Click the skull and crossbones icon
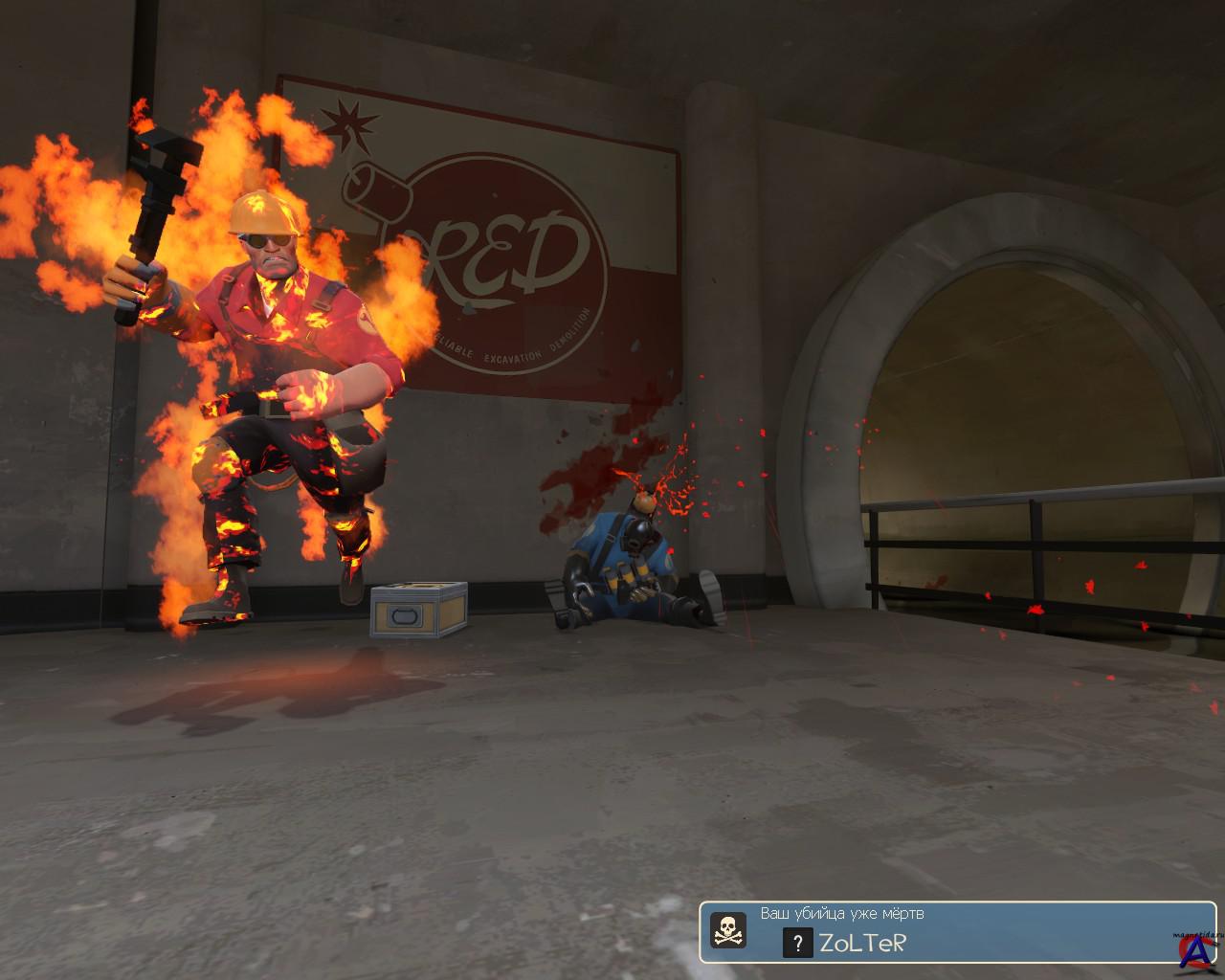 (x=727, y=930)
